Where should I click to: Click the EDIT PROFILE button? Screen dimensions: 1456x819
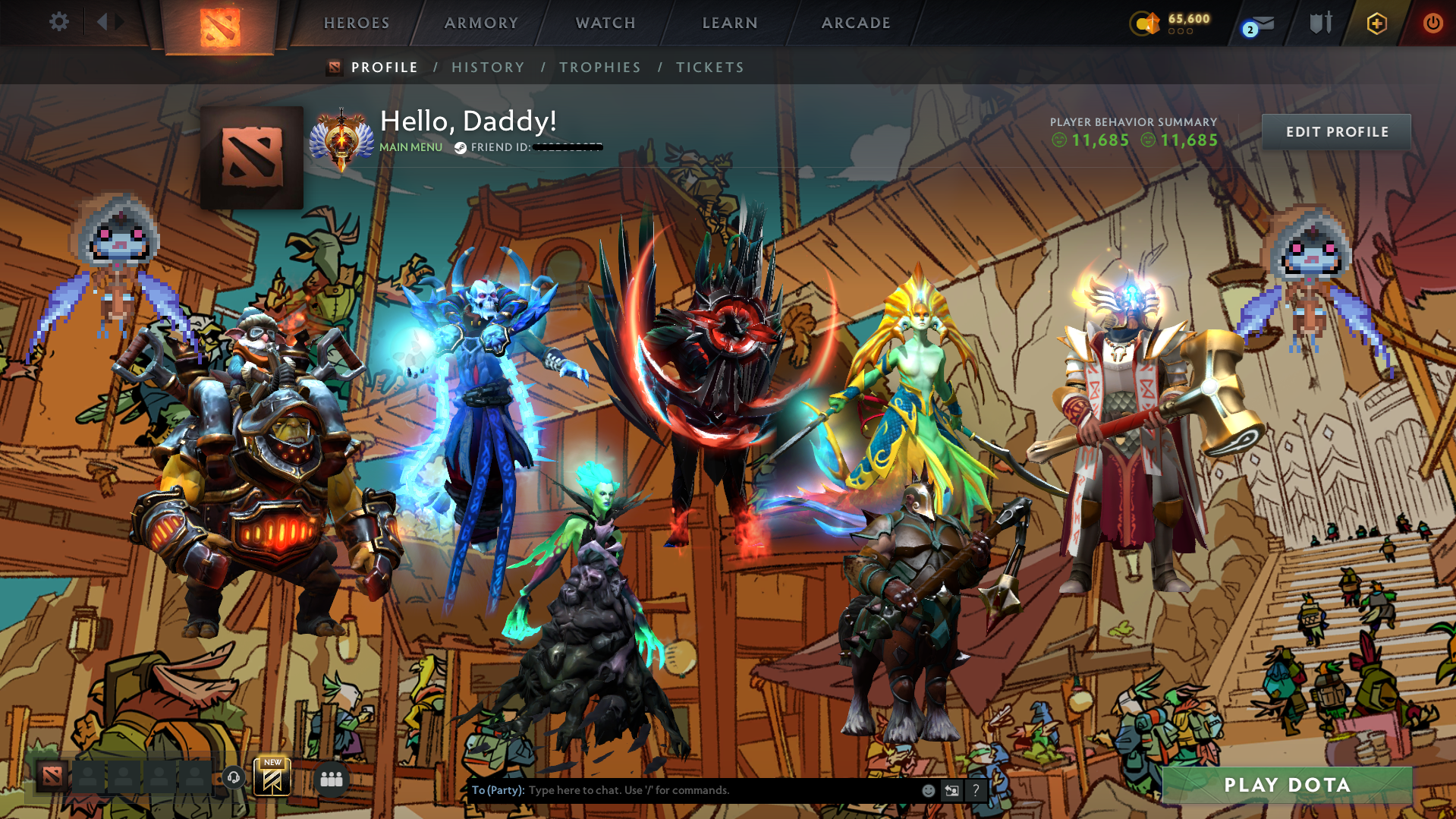coord(1336,131)
